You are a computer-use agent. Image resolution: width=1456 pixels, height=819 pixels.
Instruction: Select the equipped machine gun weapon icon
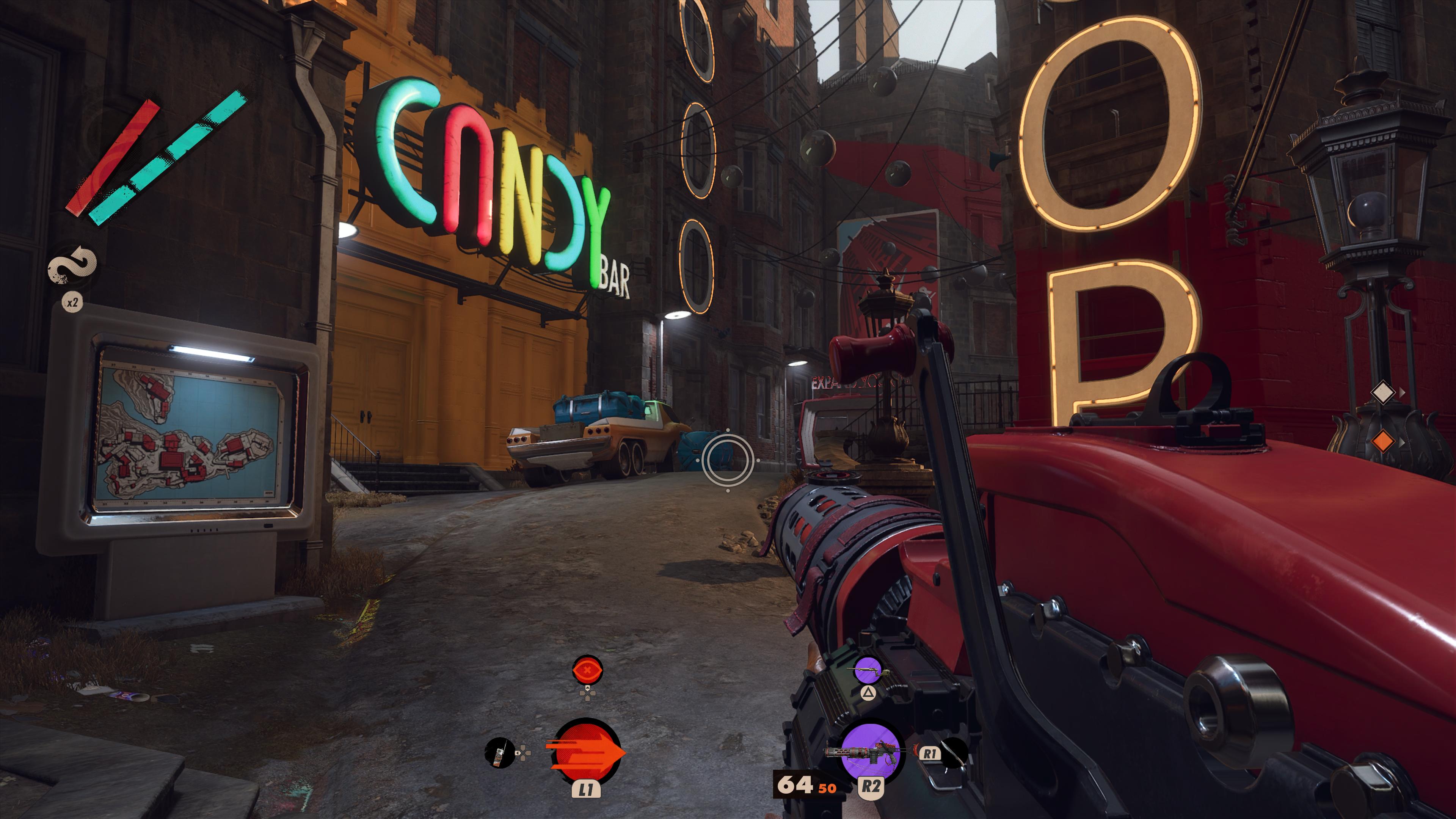(871, 752)
